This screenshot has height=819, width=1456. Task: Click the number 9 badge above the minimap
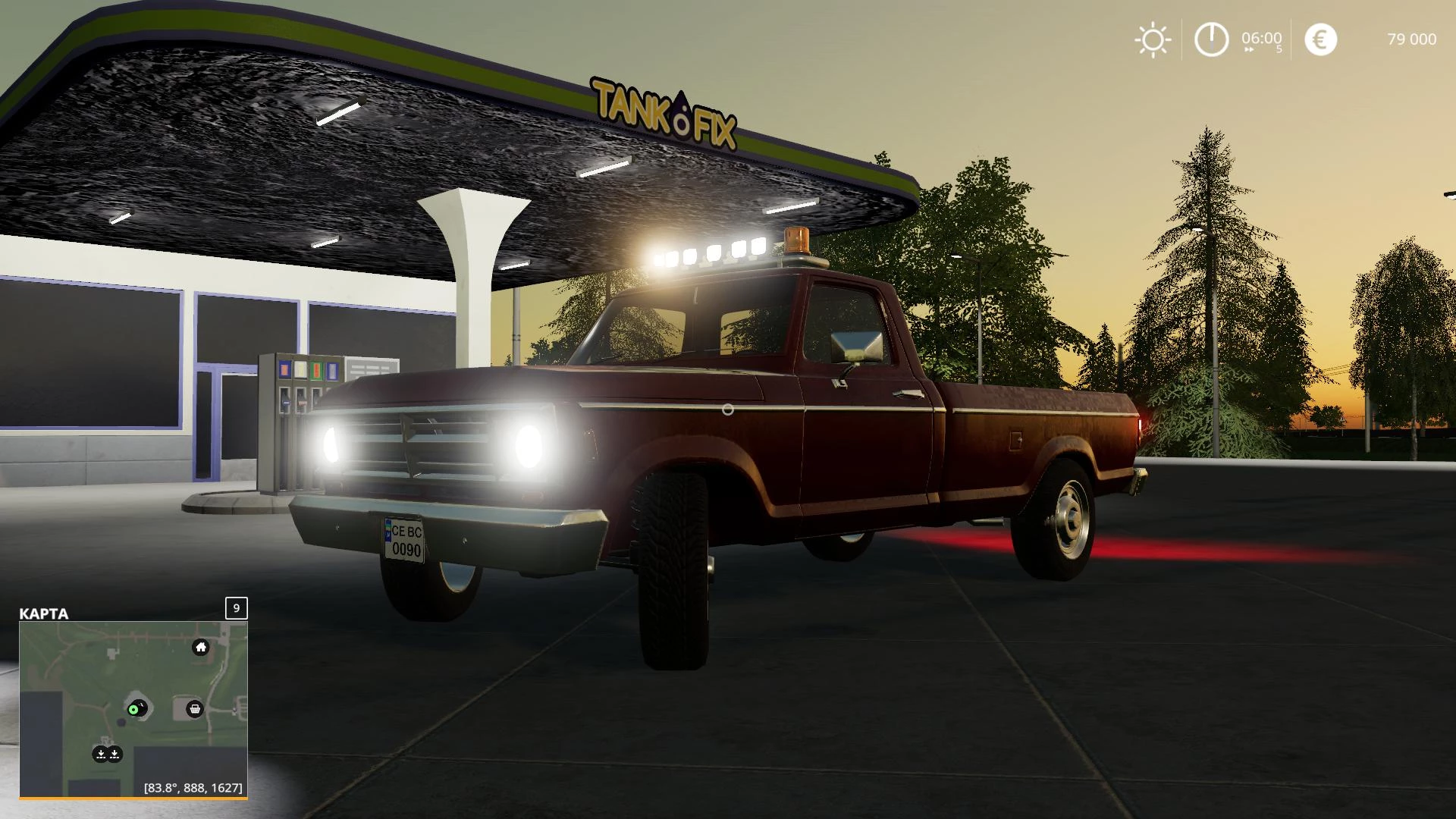(236, 608)
